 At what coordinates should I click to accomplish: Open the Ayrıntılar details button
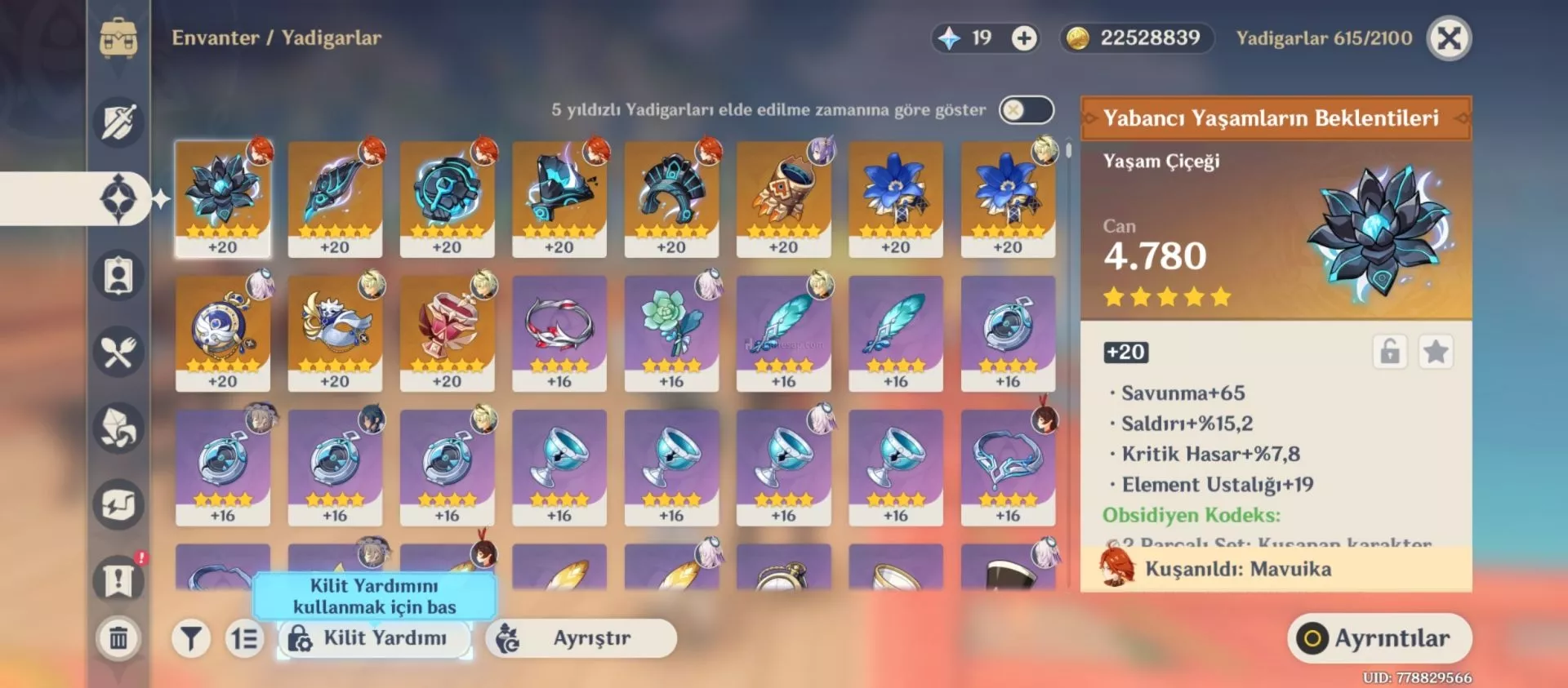(x=1379, y=638)
